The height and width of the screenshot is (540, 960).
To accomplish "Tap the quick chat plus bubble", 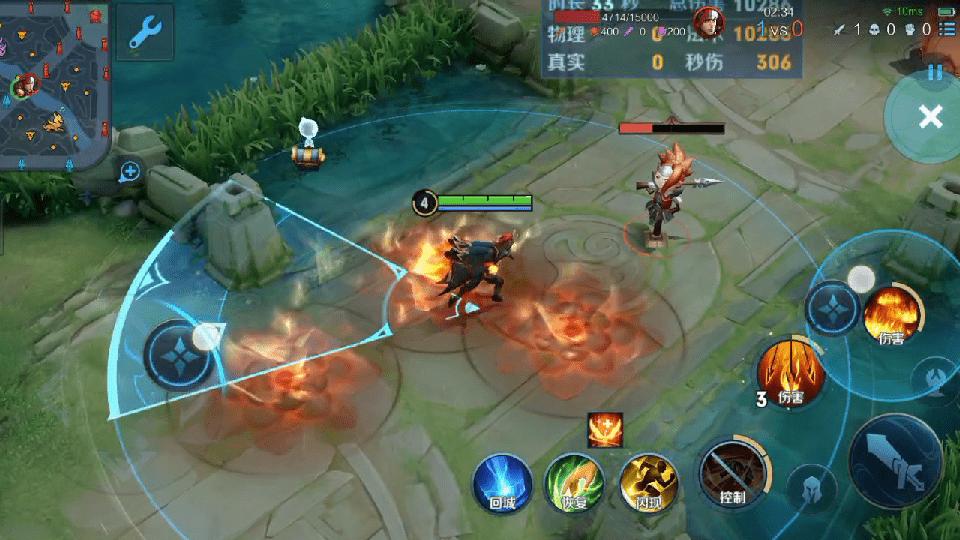I will coord(130,172).
